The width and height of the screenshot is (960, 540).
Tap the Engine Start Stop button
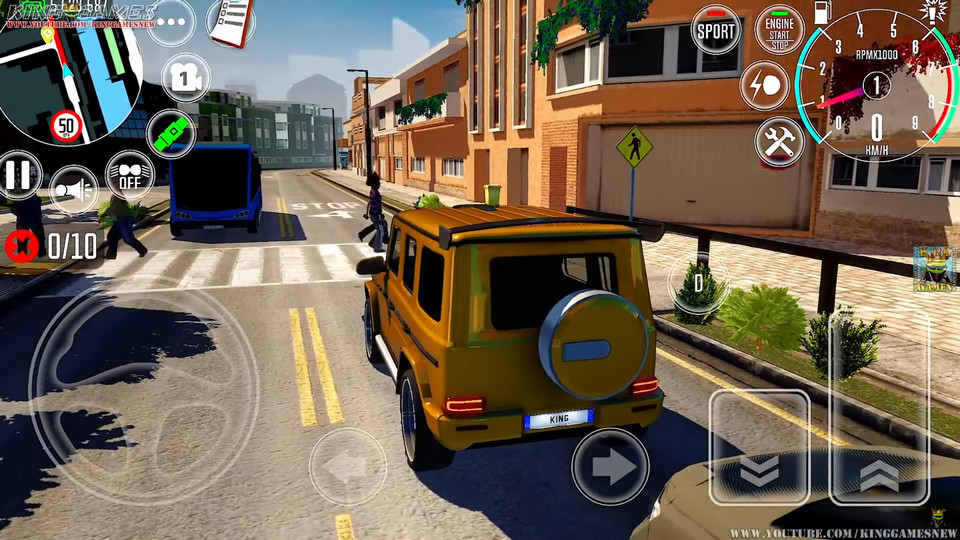pyautogui.click(x=779, y=30)
